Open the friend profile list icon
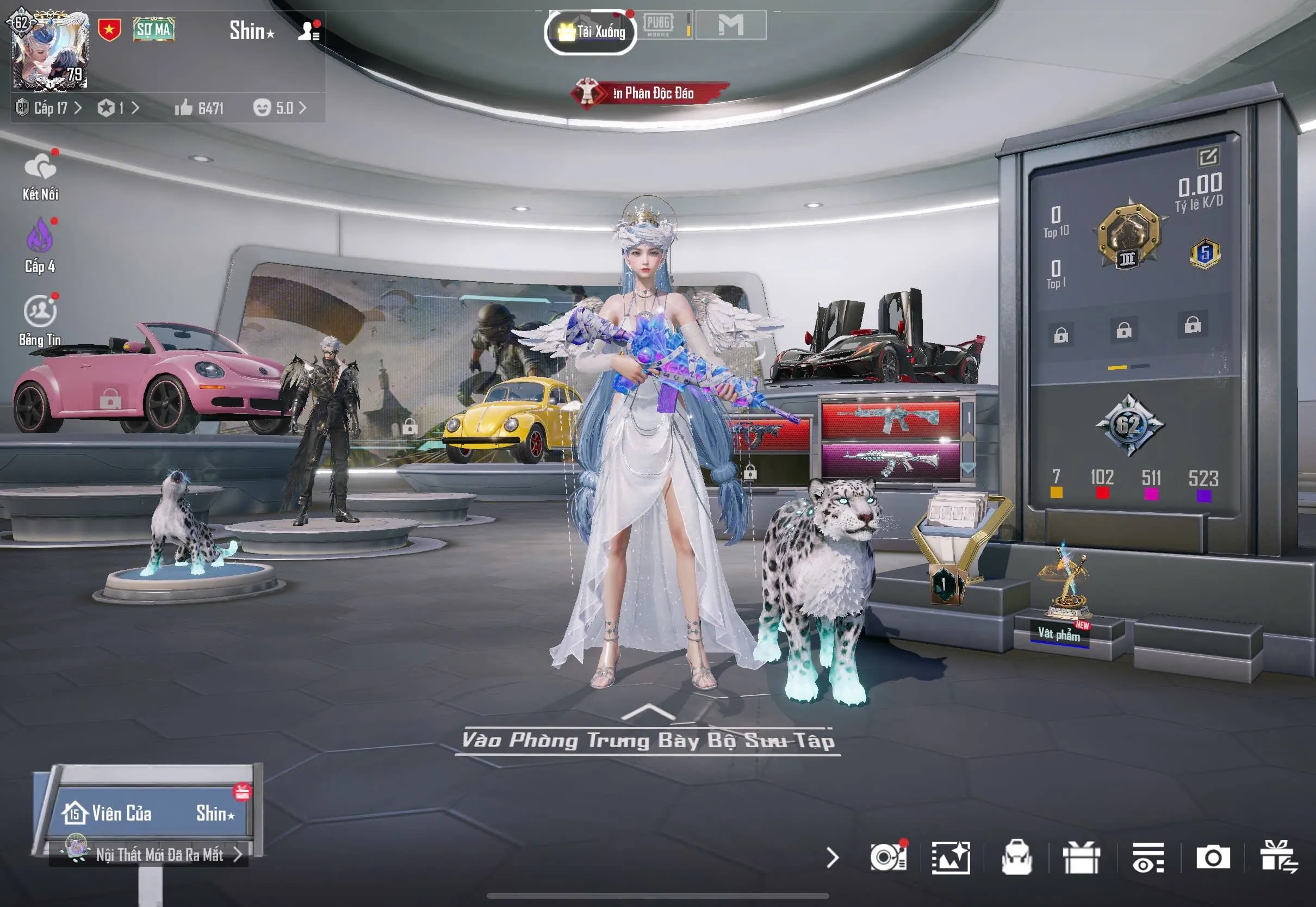1316x907 pixels. coord(308,30)
